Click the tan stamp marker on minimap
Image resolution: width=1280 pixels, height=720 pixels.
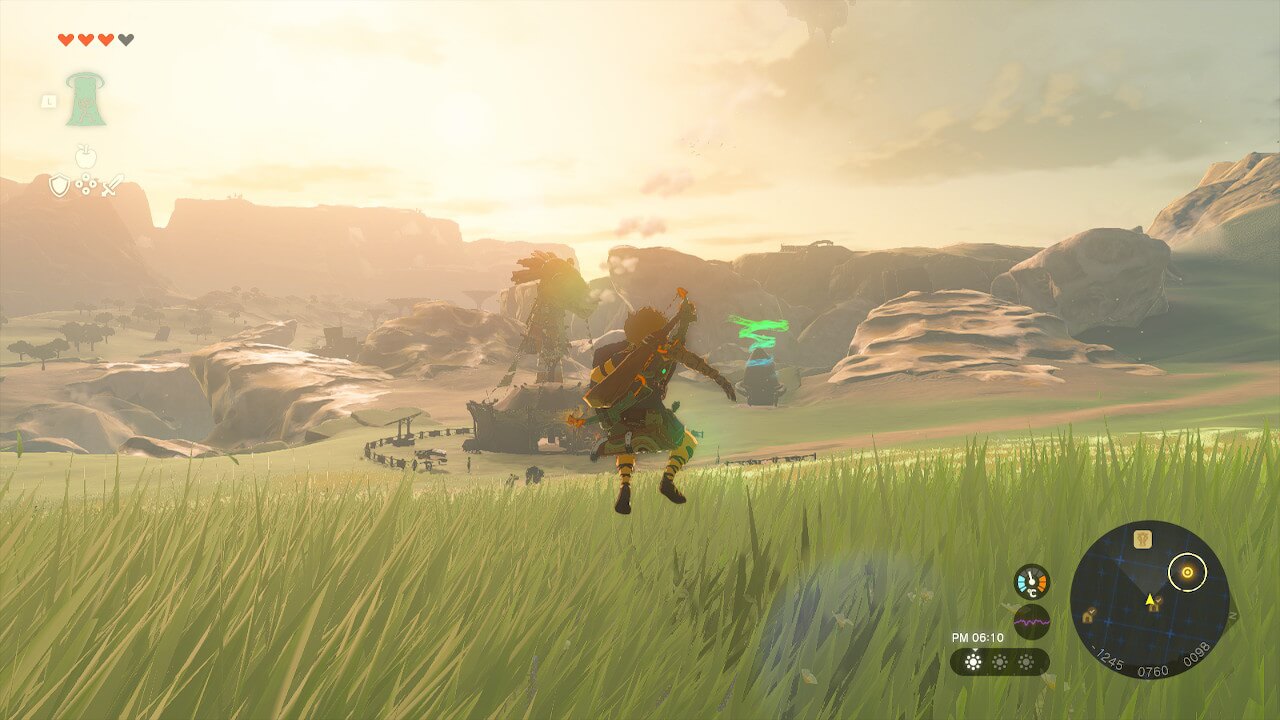click(1144, 539)
